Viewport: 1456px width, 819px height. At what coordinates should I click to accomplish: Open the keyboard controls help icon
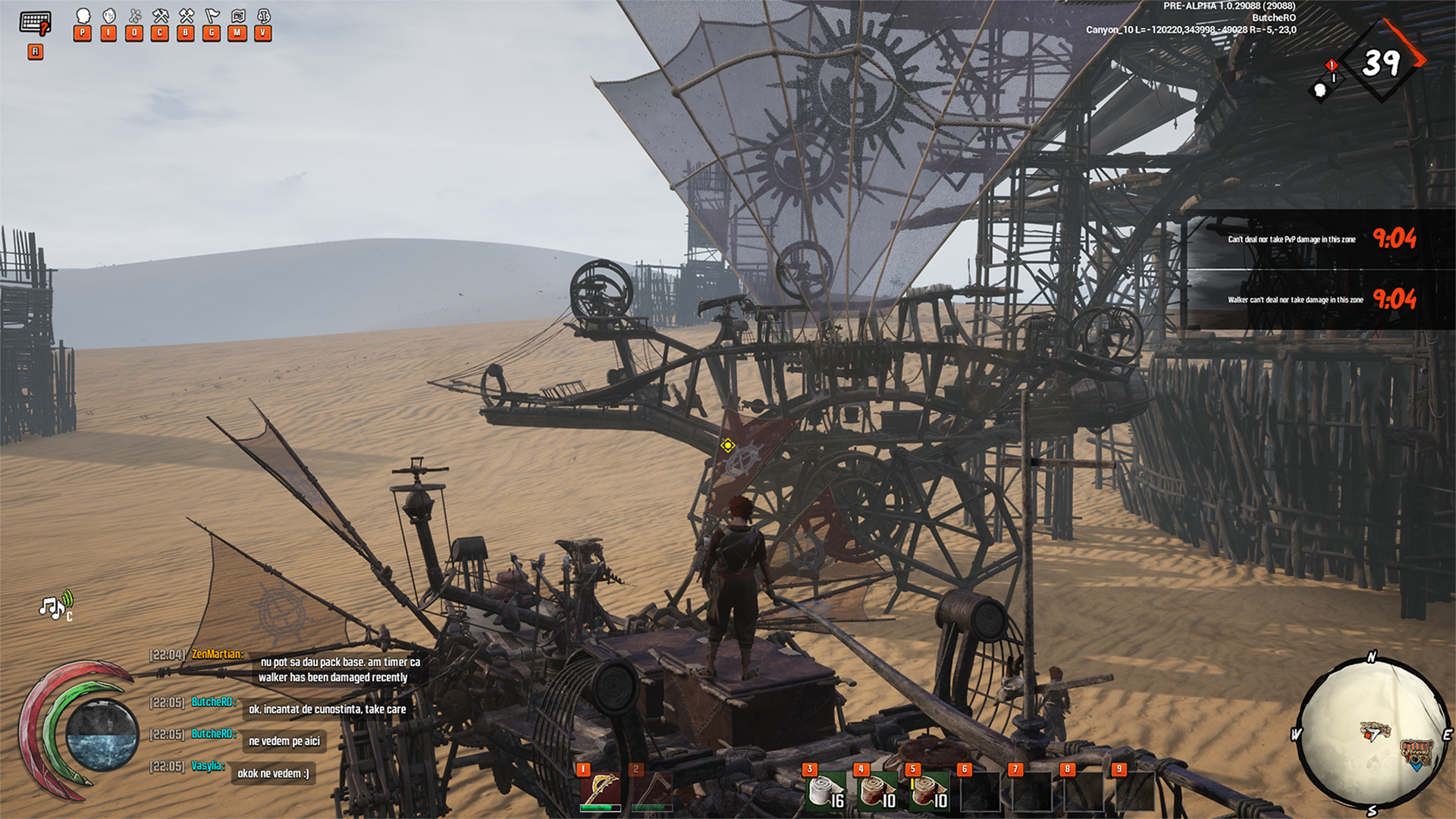(x=35, y=23)
